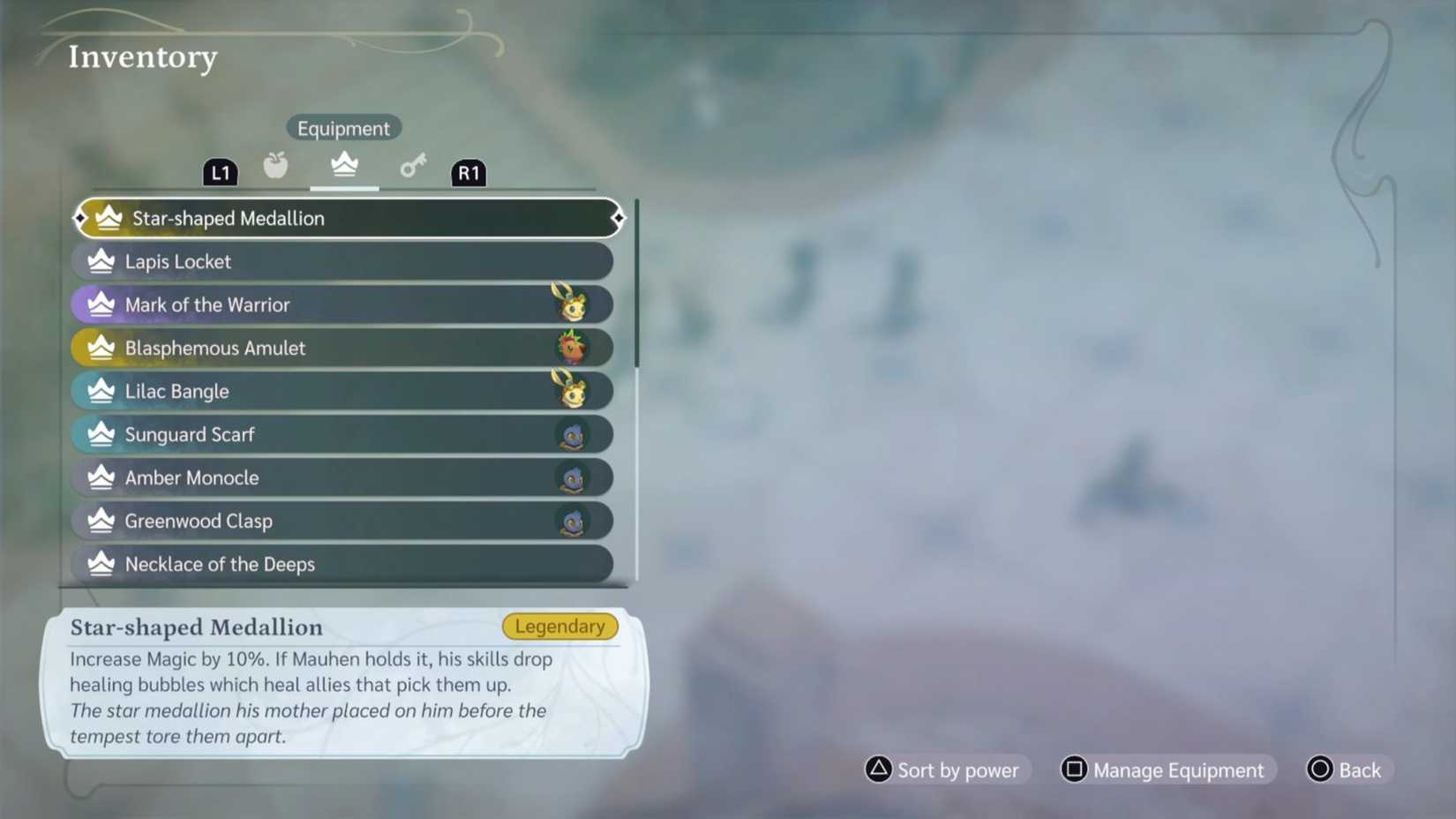This screenshot has height=819, width=1456.
Task: Click the R1 shoulder button prompt
Action: tap(469, 173)
